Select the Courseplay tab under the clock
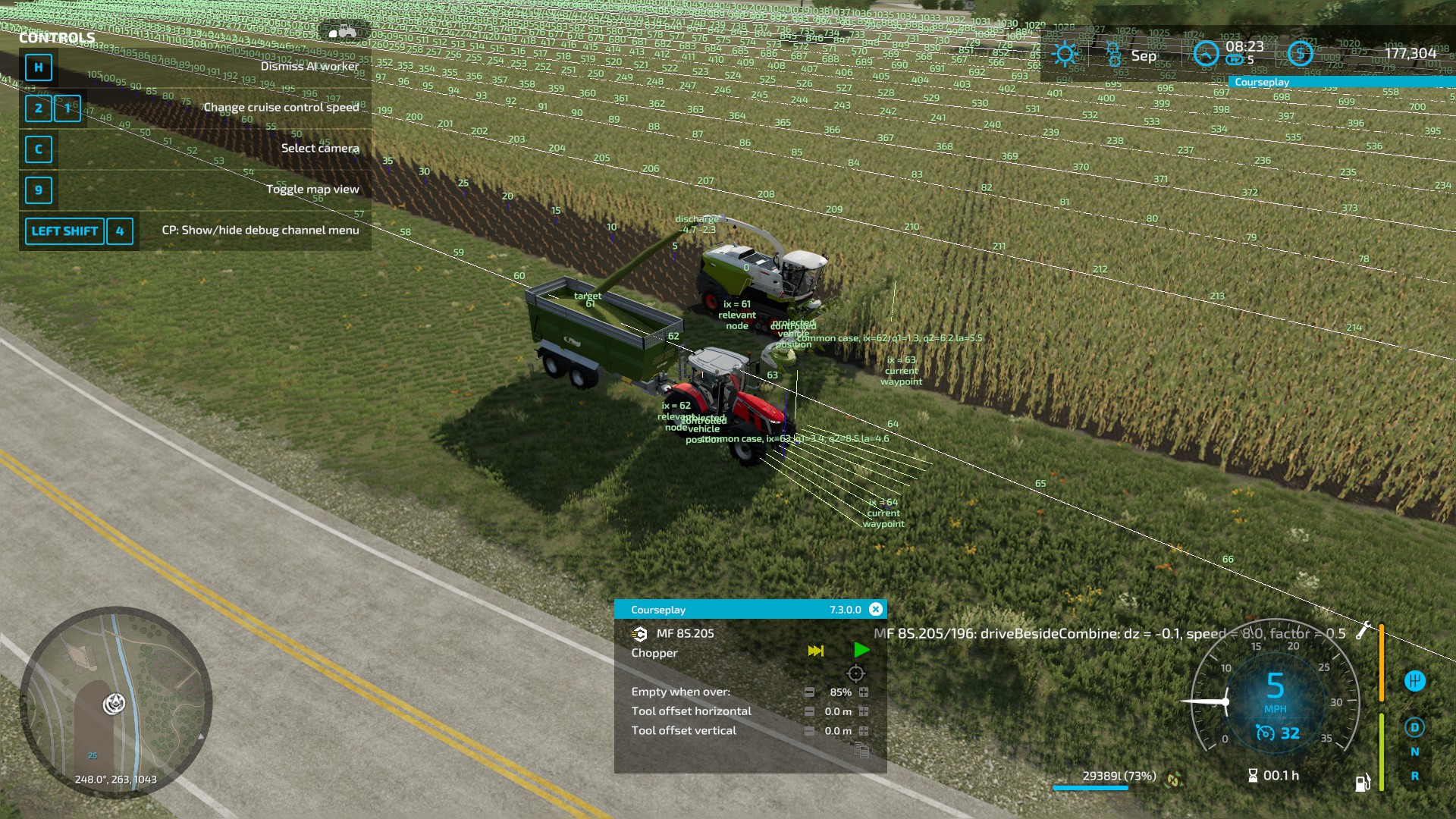Image resolution: width=1456 pixels, height=819 pixels. click(1263, 81)
